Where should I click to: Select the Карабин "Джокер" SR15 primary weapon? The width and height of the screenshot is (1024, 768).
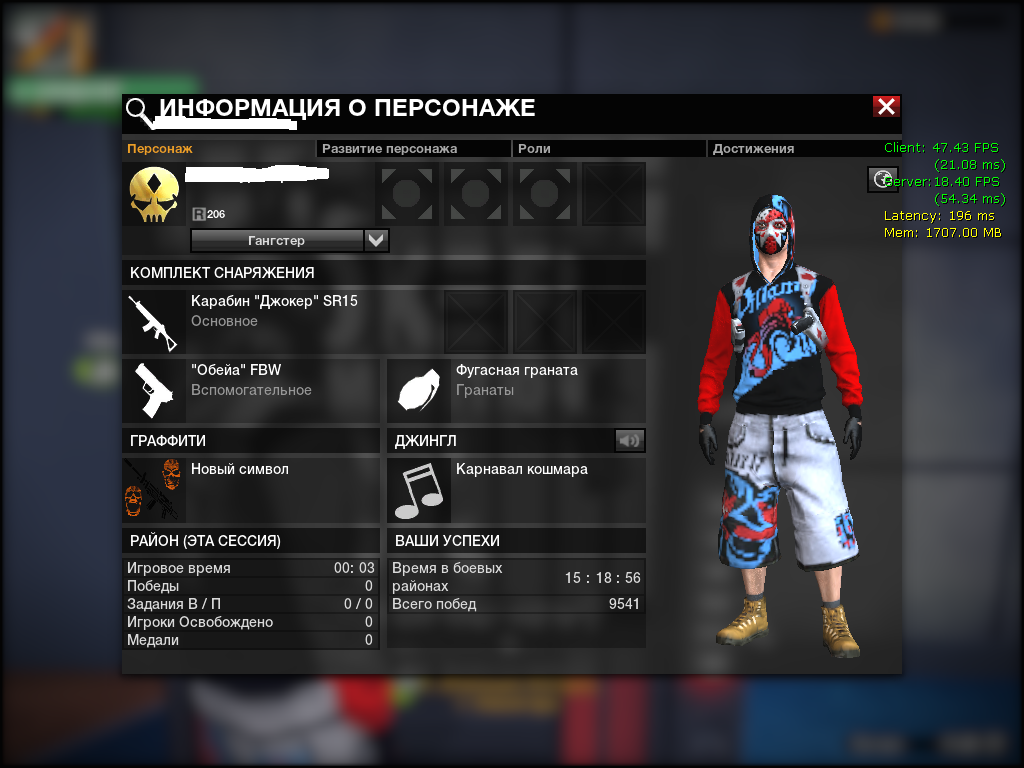pos(274,310)
